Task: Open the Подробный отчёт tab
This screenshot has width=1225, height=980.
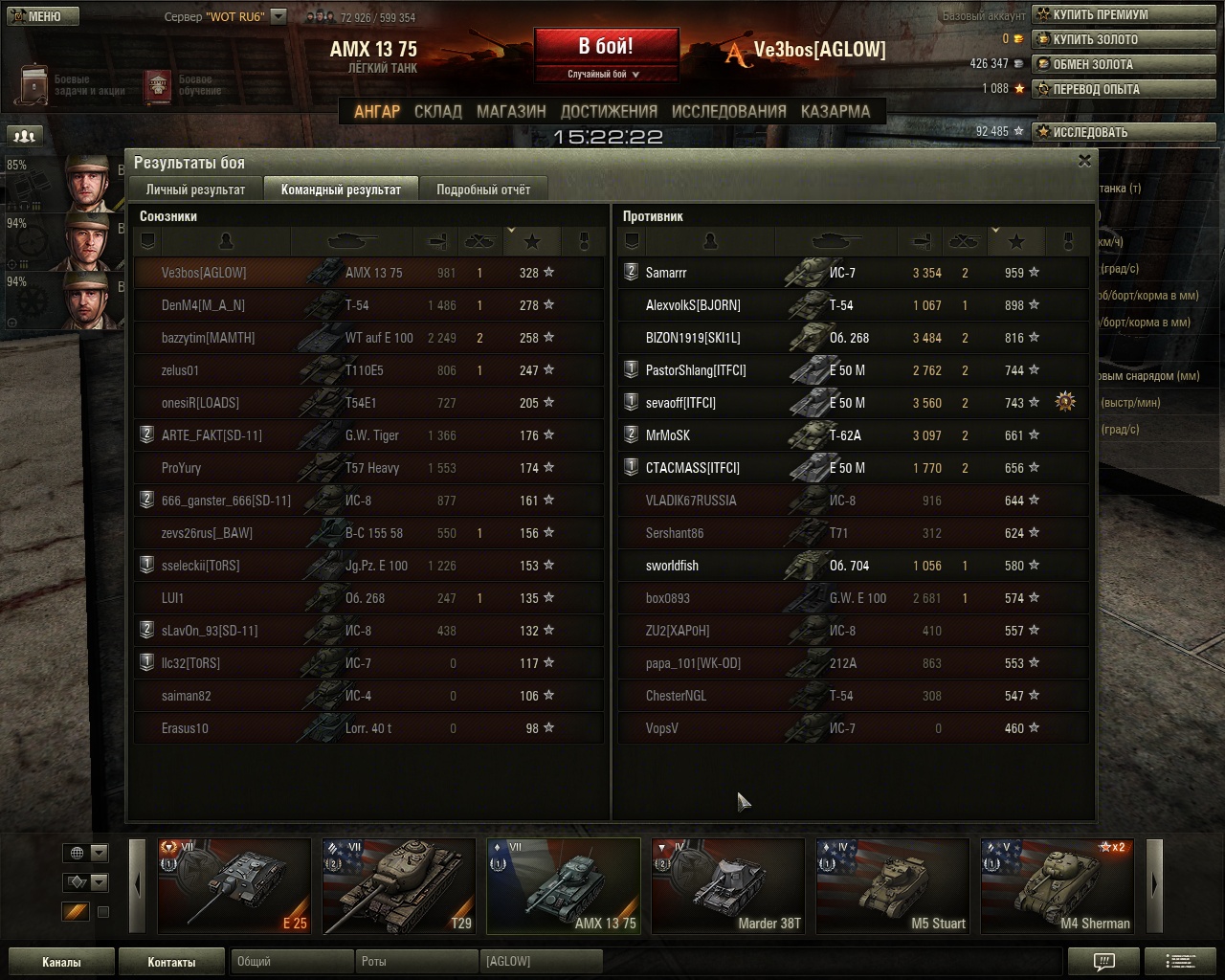Action: coord(483,189)
